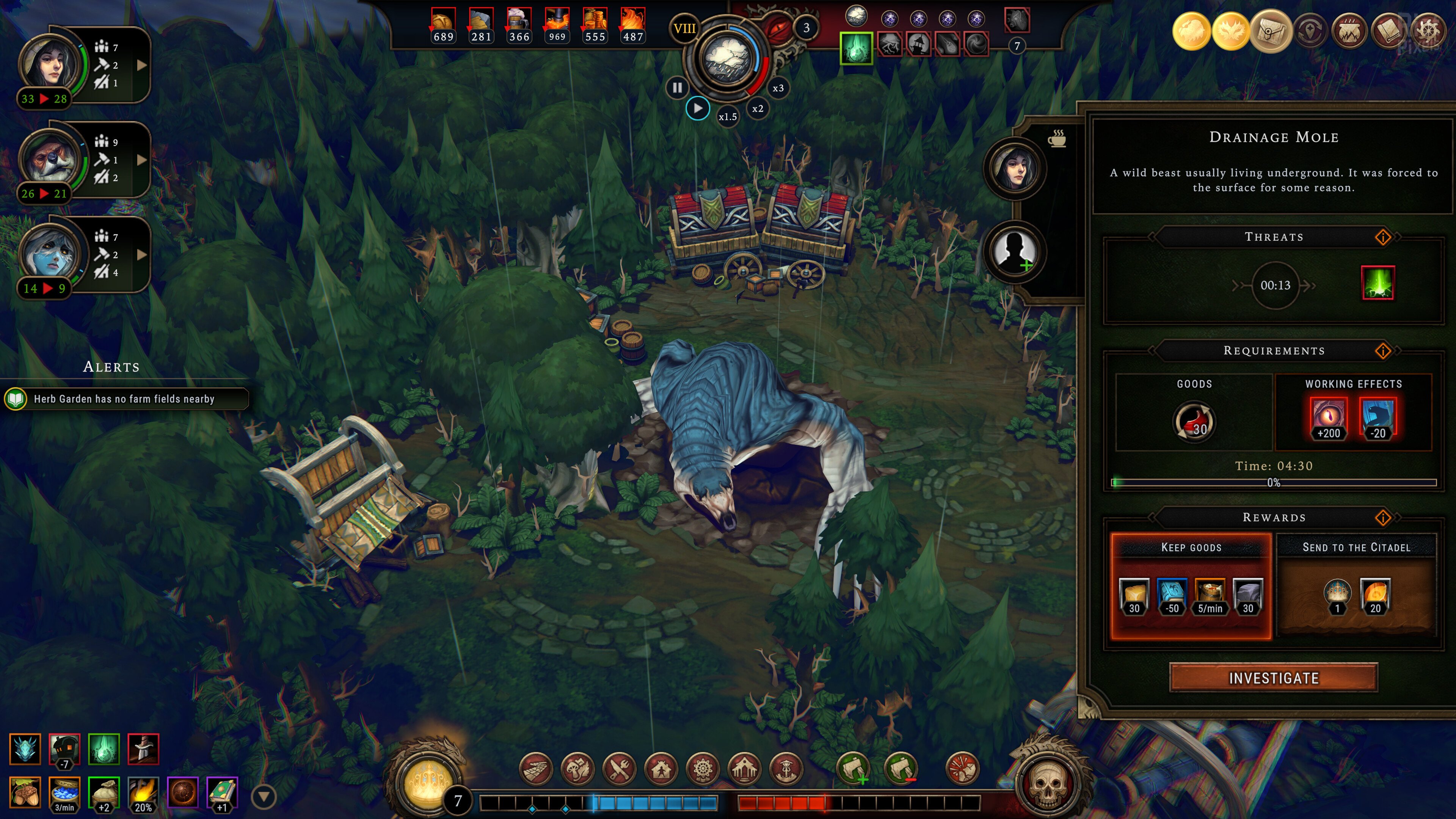The height and width of the screenshot is (819, 1456).
Task: Open the ship's wheel settings menu
Action: [1428, 31]
